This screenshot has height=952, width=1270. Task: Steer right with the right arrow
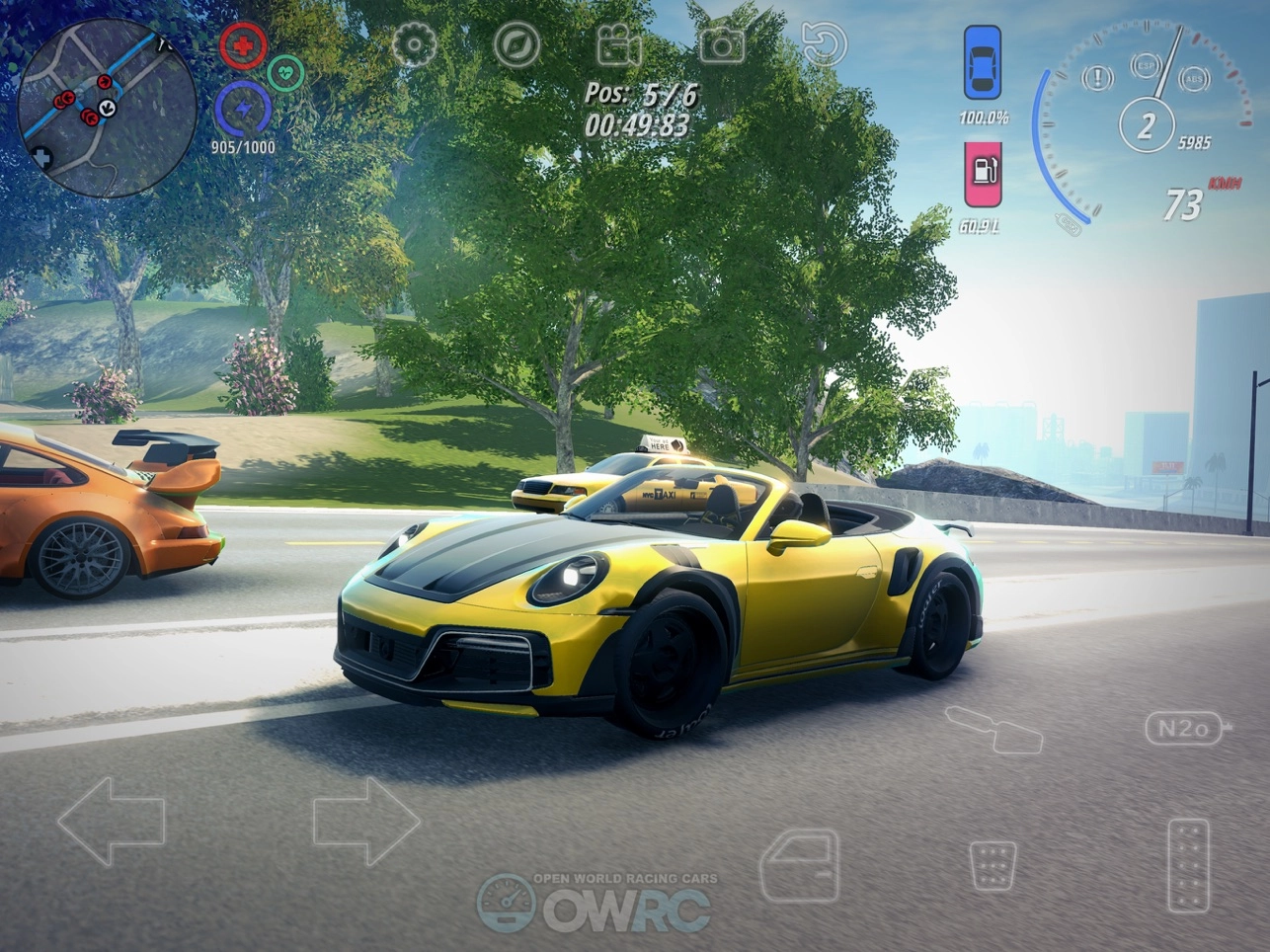click(x=366, y=821)
